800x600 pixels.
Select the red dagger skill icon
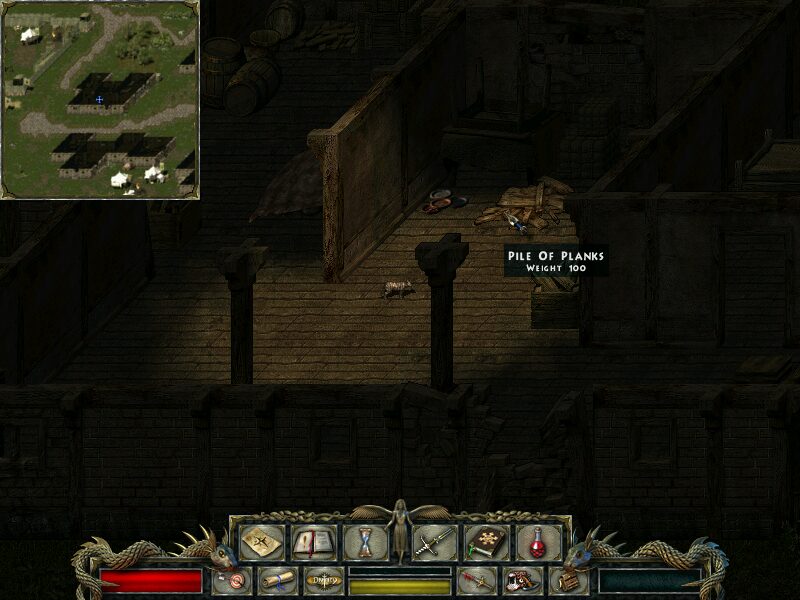(x=475, y=581)
